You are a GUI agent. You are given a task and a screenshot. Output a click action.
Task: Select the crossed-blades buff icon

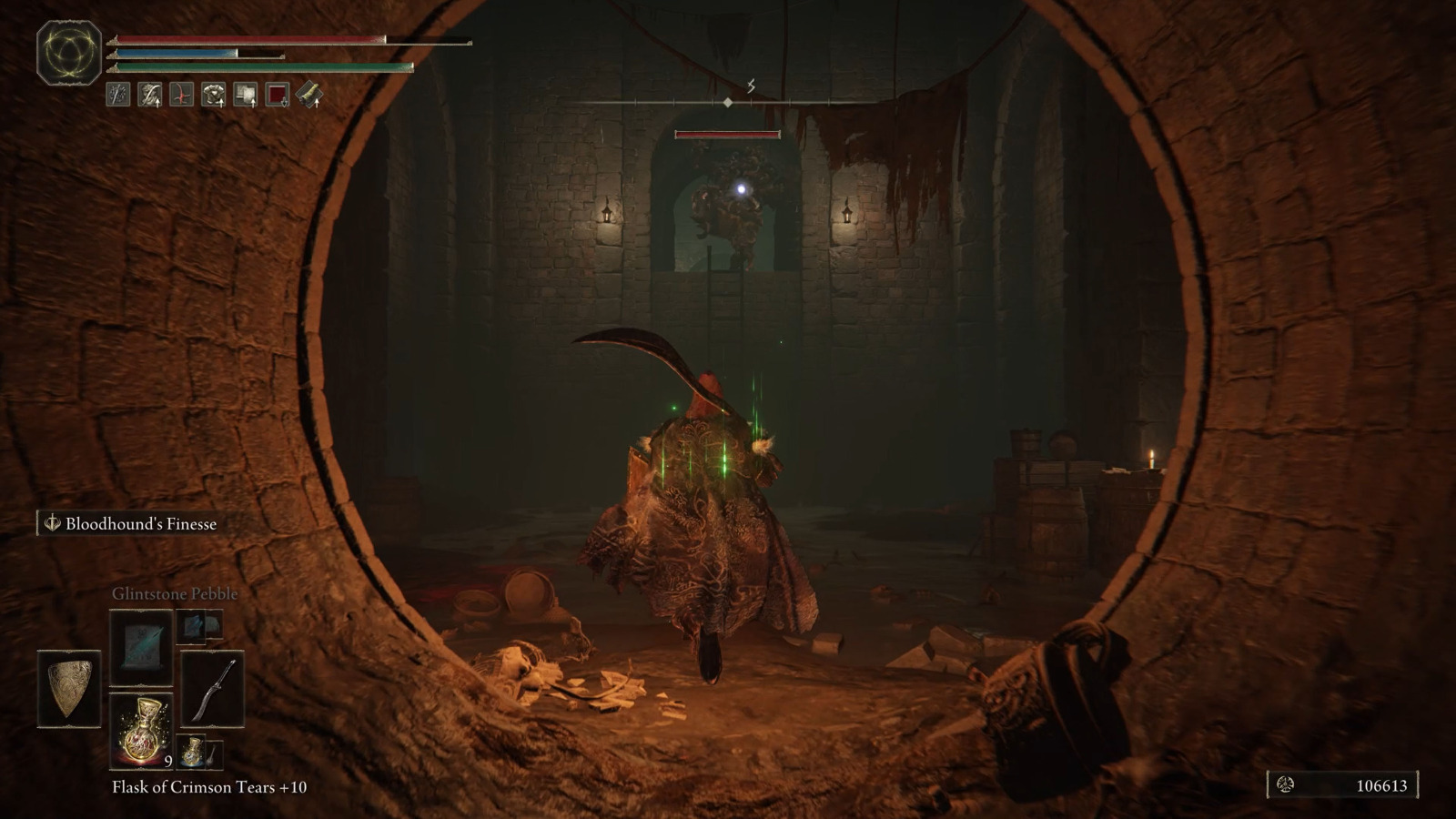116,94
